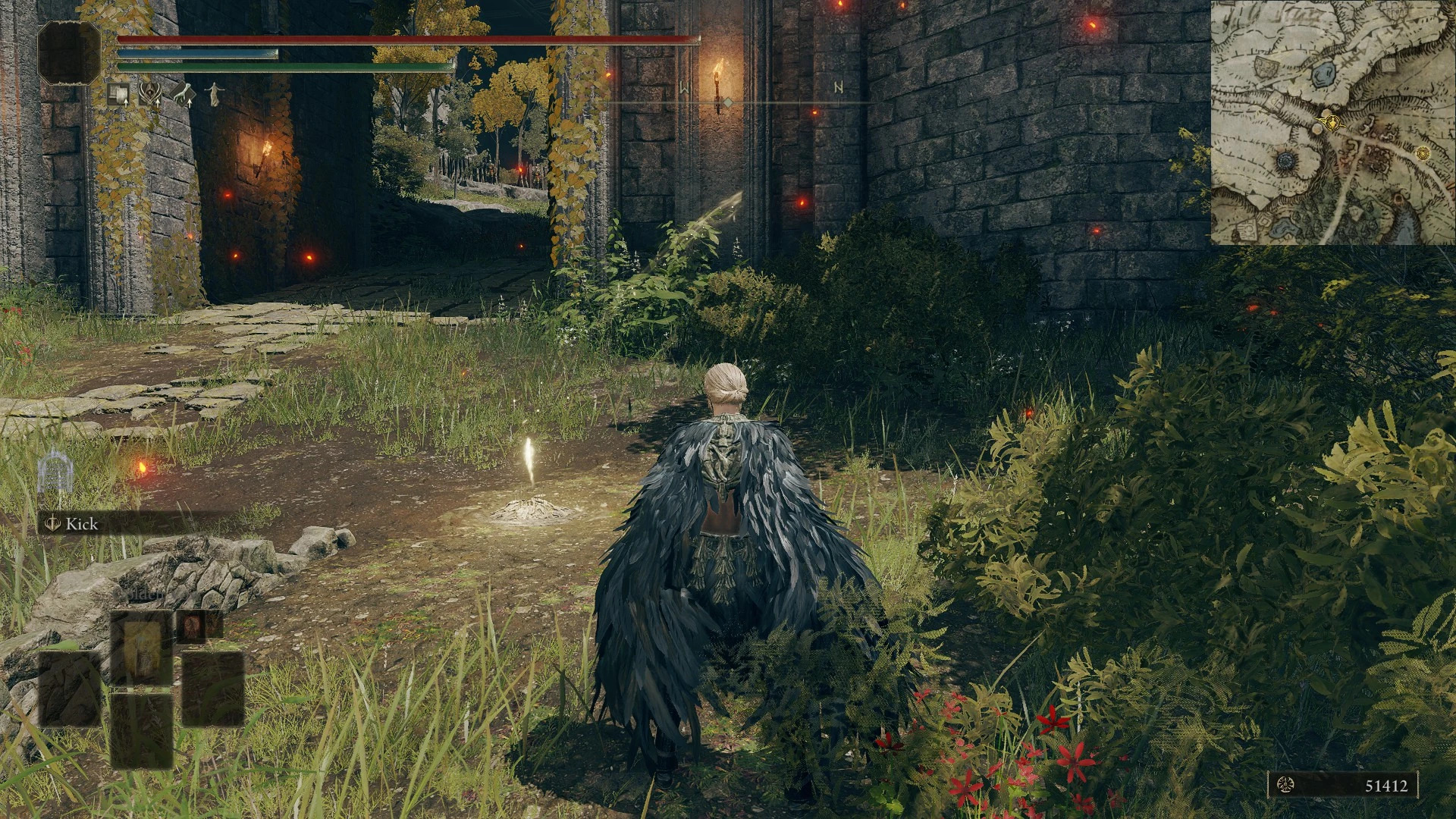Select the golden site of grace map marker
Screen dimensions: 1456x819
[x=1423, y=153]
